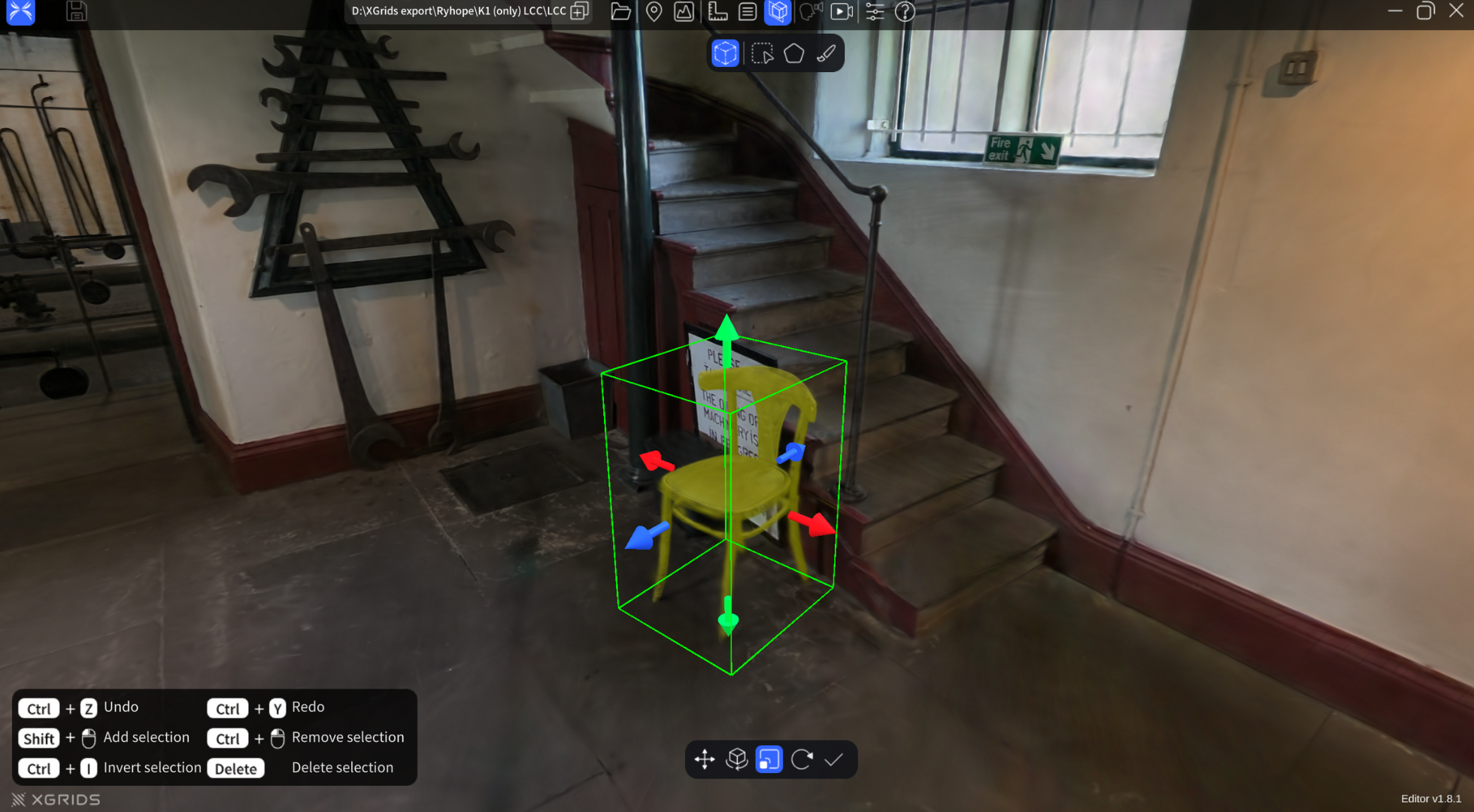This screenshot has height=812, width=1474.
Task: Activate the brush selection tool
Action: pos(825,53)
